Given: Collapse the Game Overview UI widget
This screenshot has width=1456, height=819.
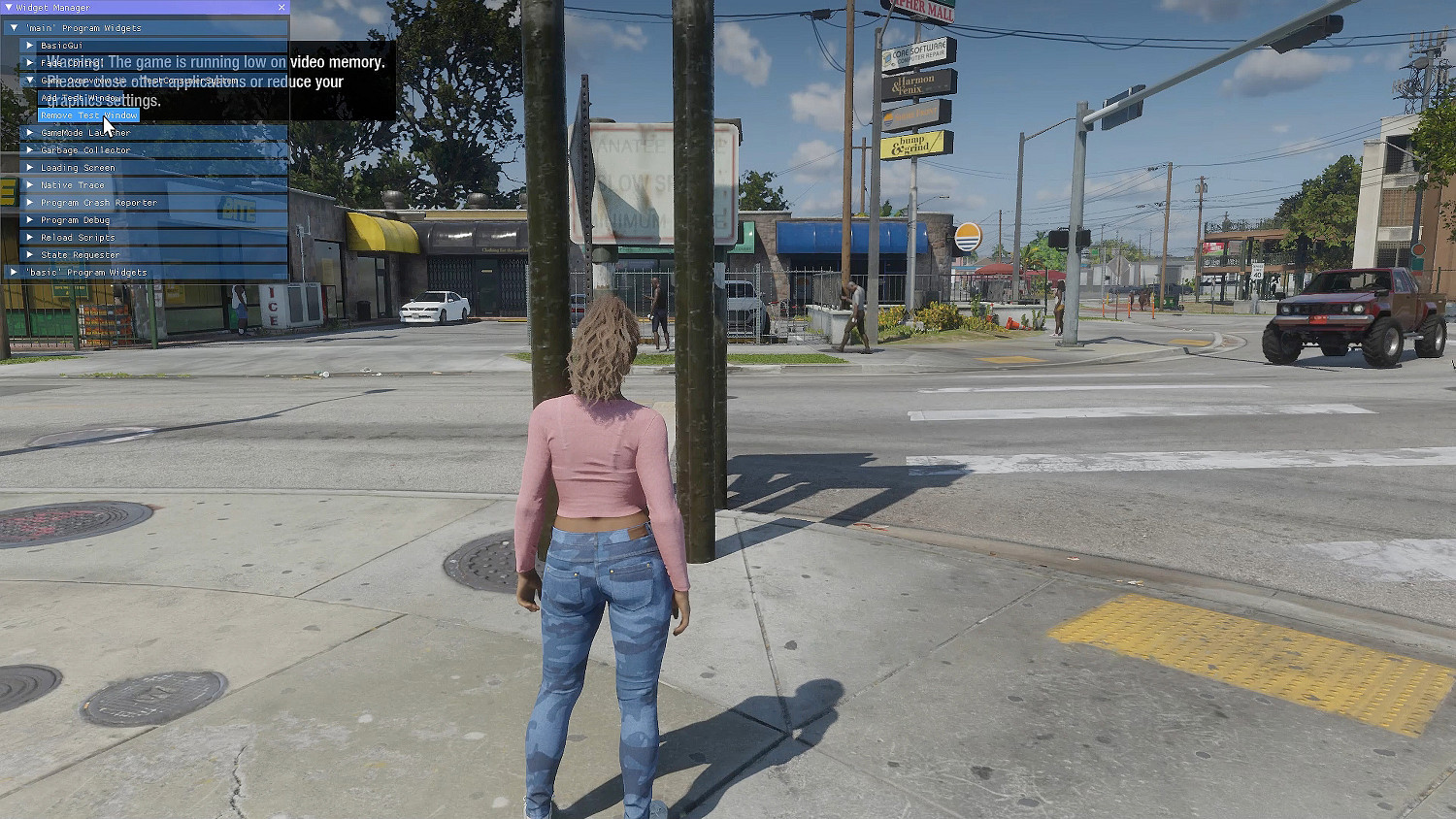Looking at the screenshot, I should (29, 79).
